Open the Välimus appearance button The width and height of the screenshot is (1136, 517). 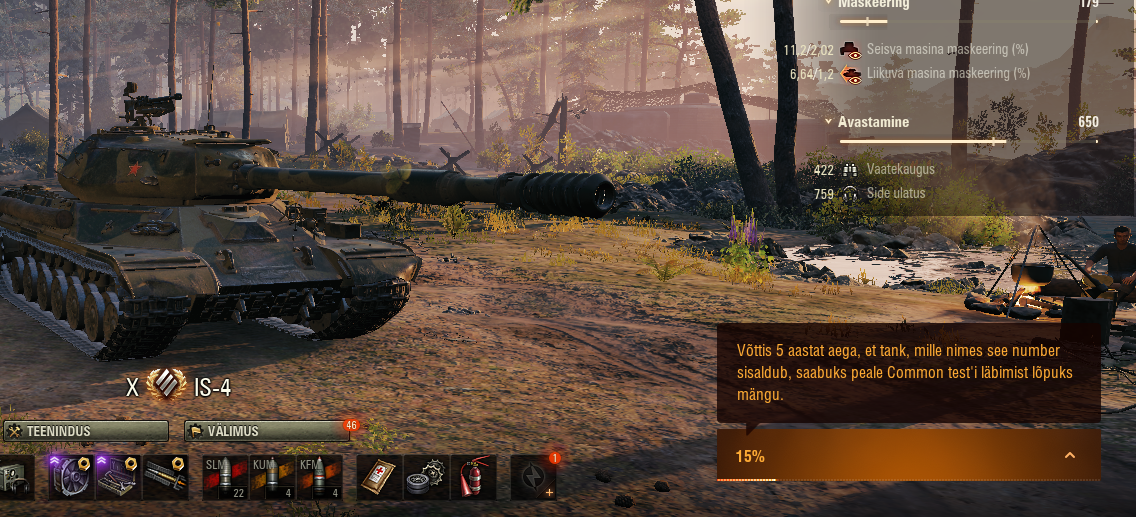coord(267,431)
